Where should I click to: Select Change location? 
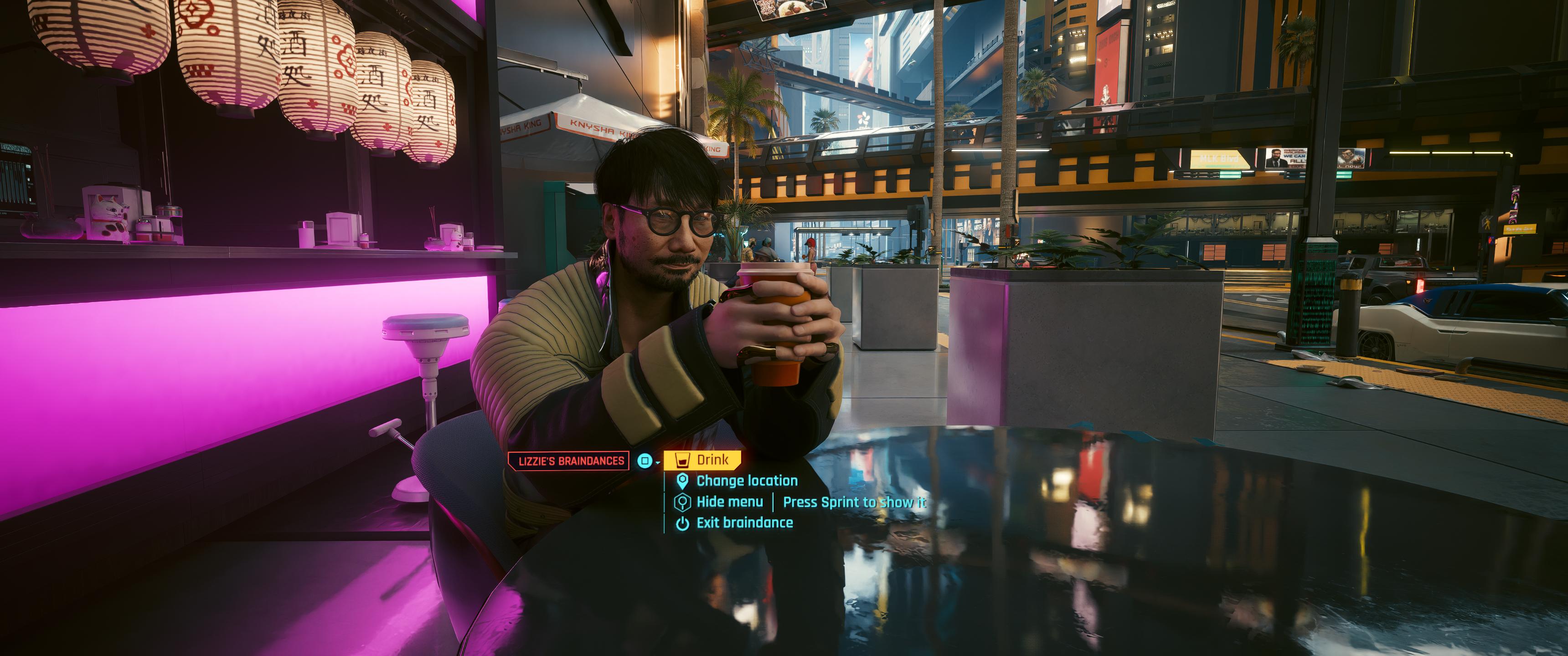tap(746, 481)
